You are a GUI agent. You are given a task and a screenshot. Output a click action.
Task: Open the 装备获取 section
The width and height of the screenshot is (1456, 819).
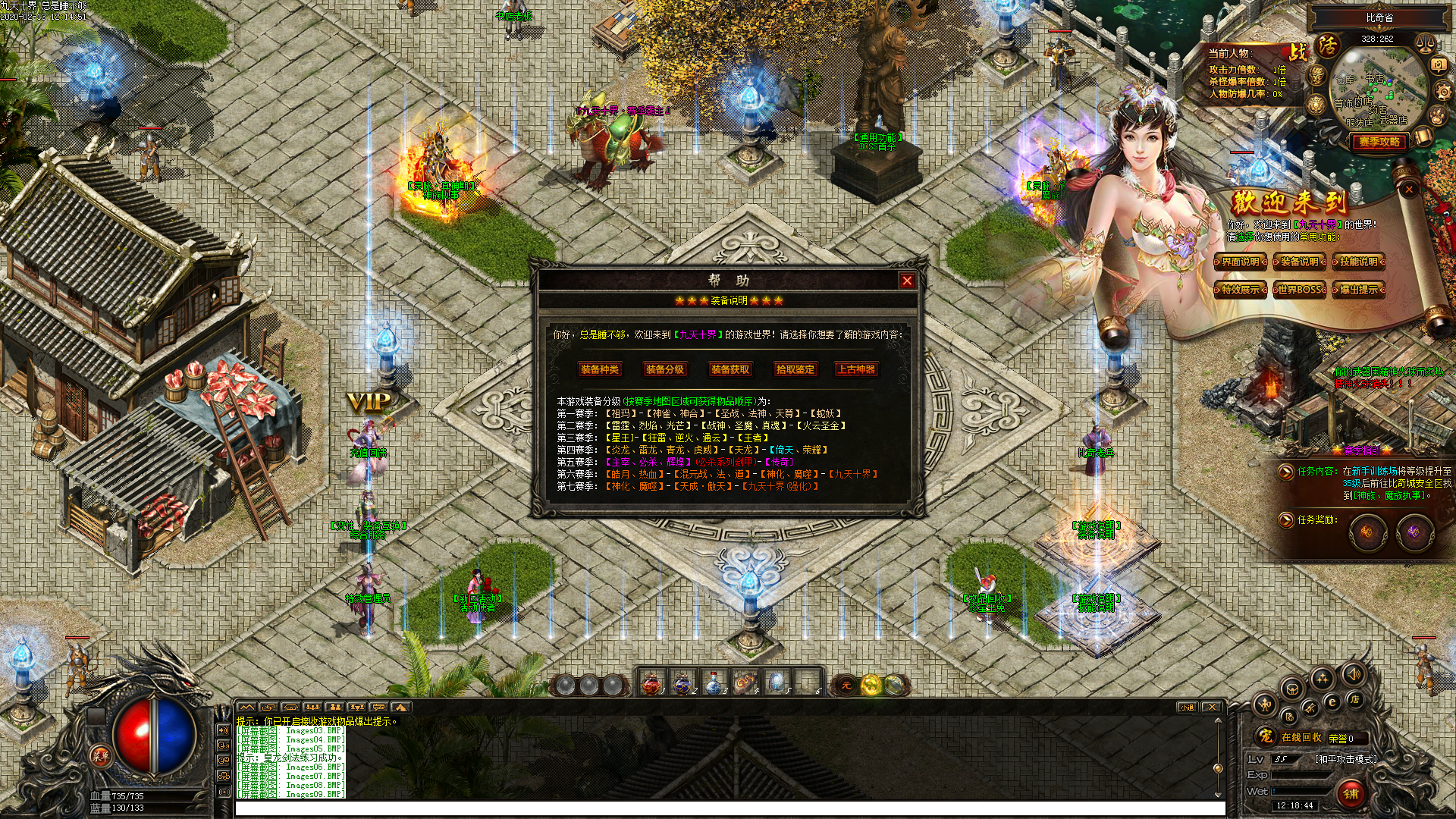[730, 369]
